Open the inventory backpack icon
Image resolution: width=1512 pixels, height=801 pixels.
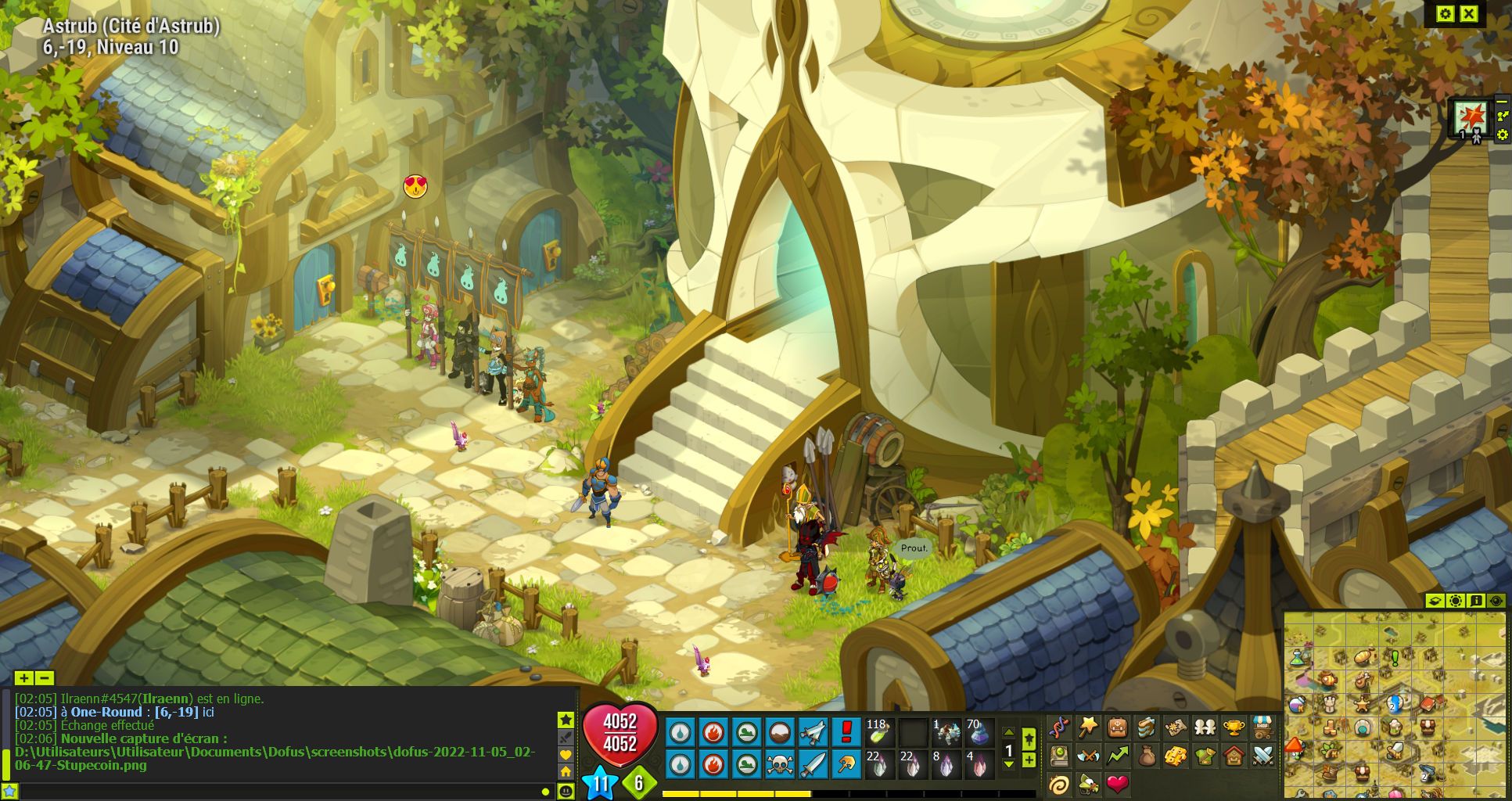pyautogui.click(x=1117, y=728)
